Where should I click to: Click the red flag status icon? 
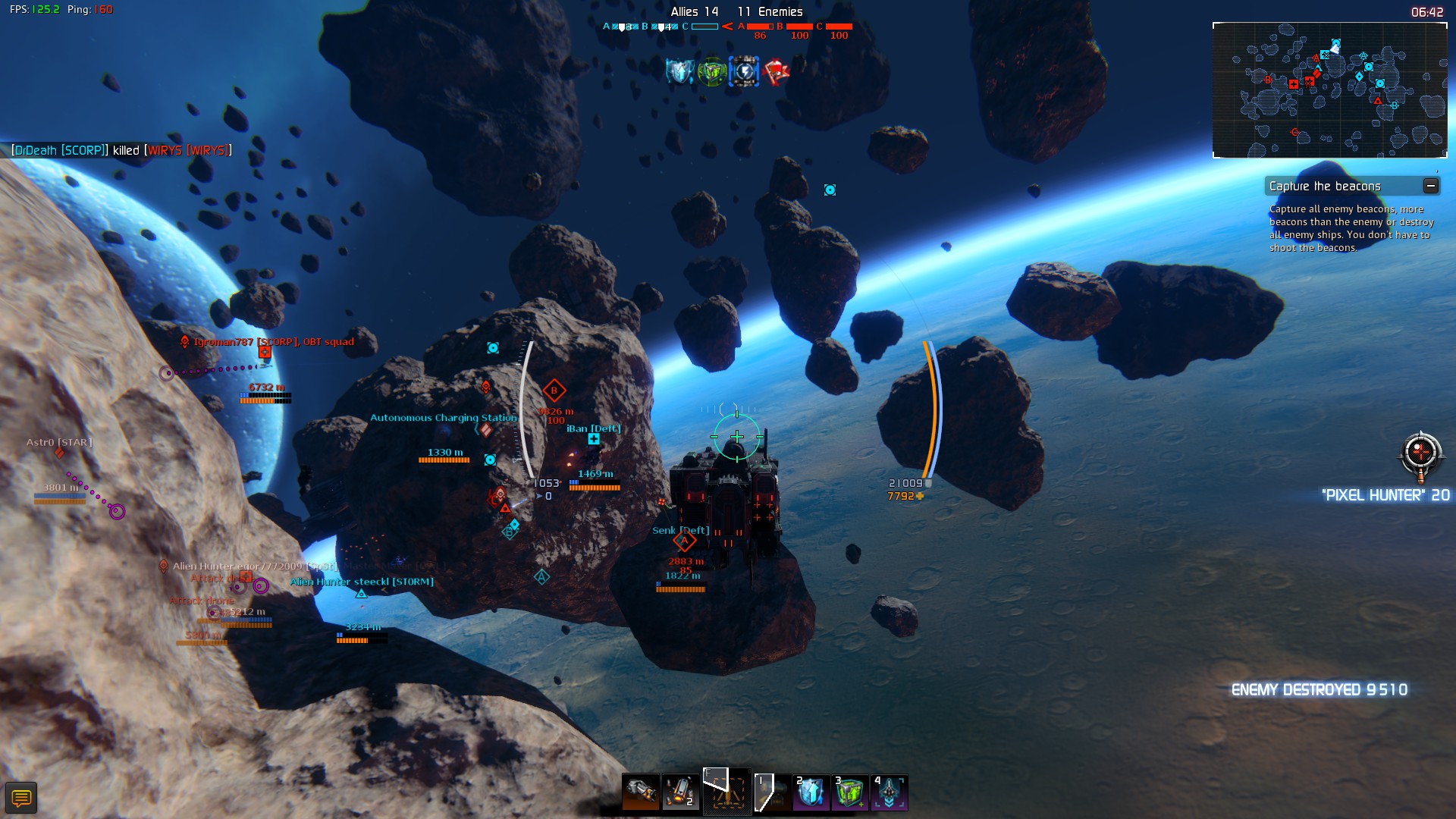pyautogui.click(x=777, y=72)
